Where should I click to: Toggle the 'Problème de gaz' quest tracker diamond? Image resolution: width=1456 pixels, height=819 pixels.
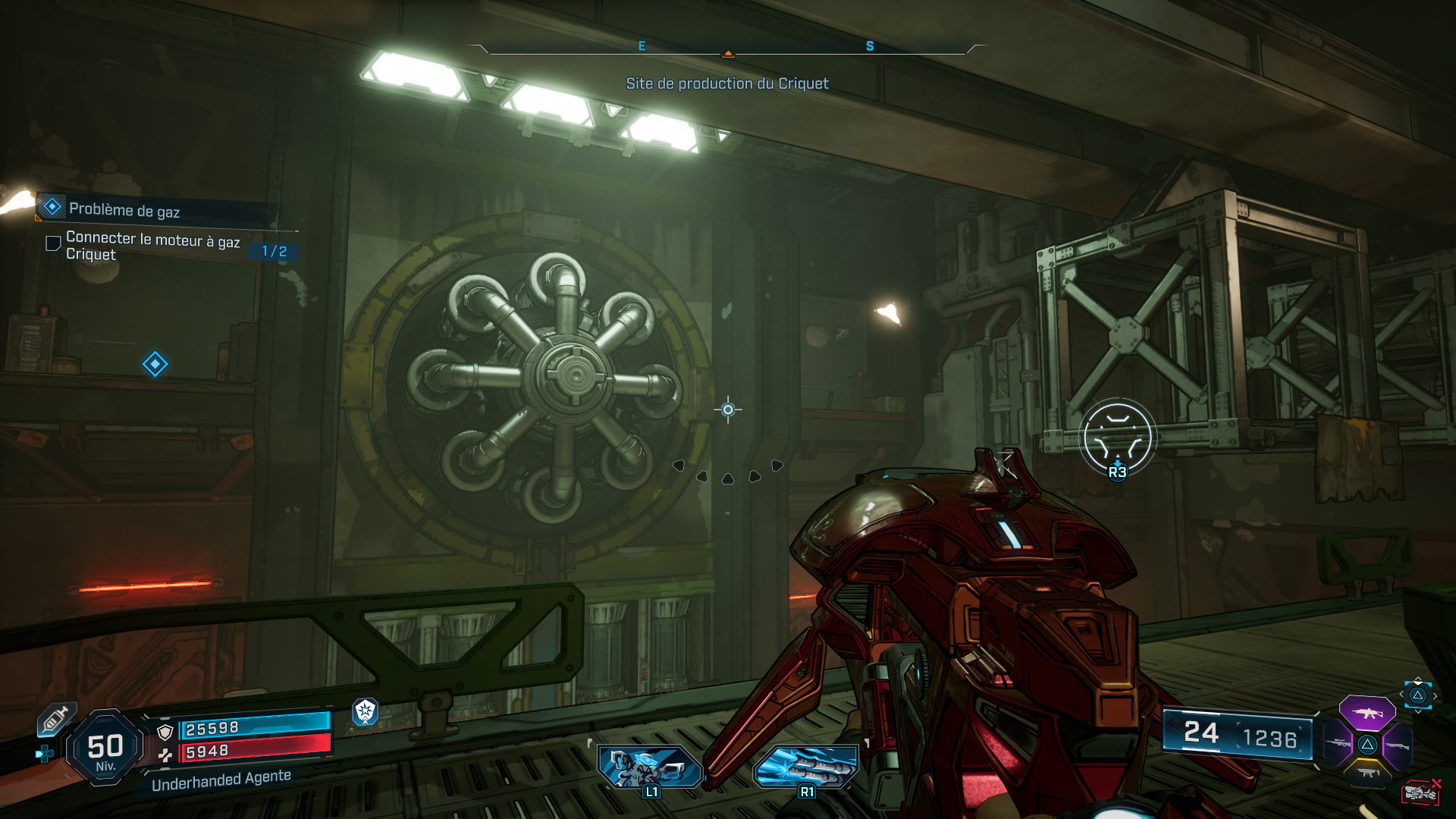(x=51, y=206)
